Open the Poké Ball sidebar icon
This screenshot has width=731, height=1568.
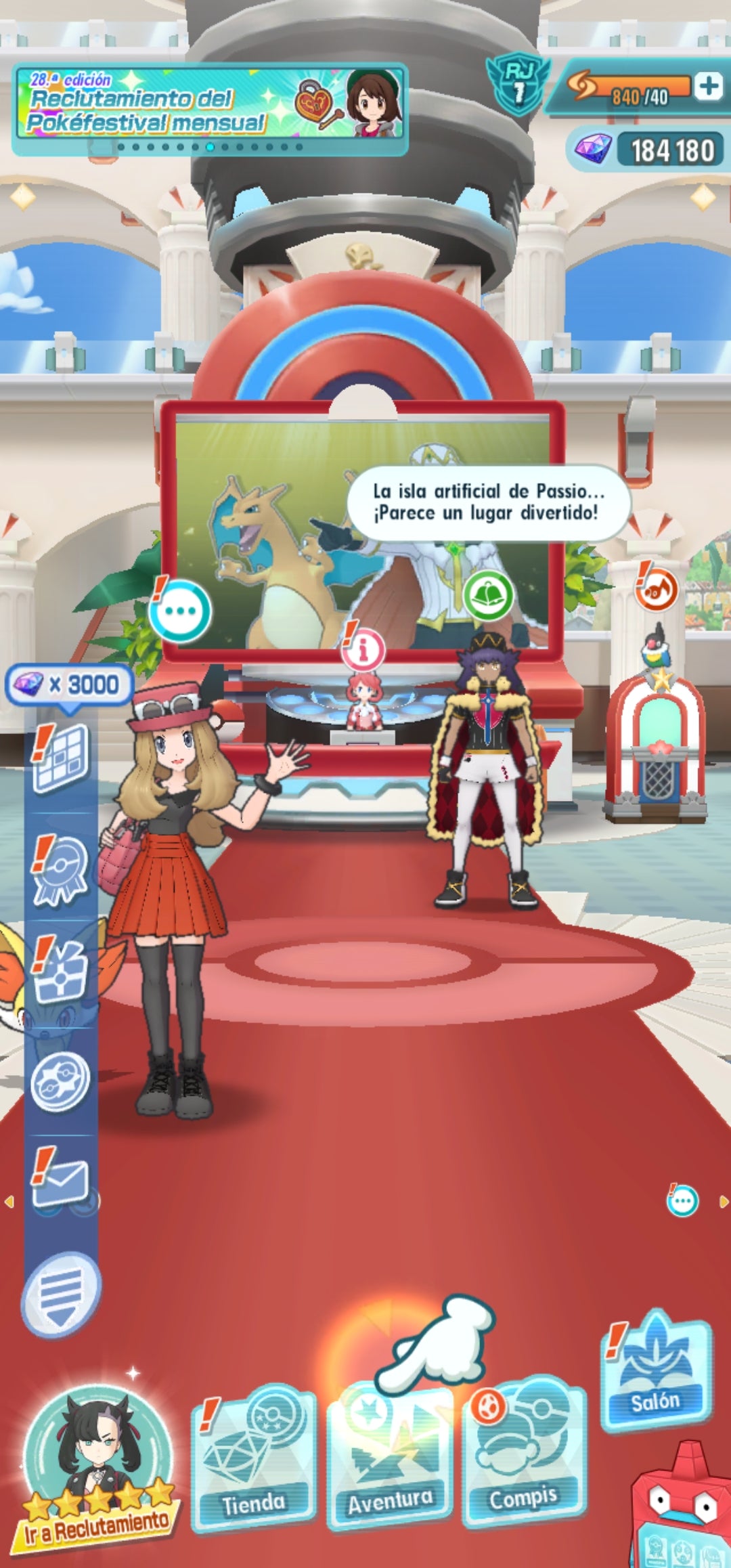(x=61, y=1080)
